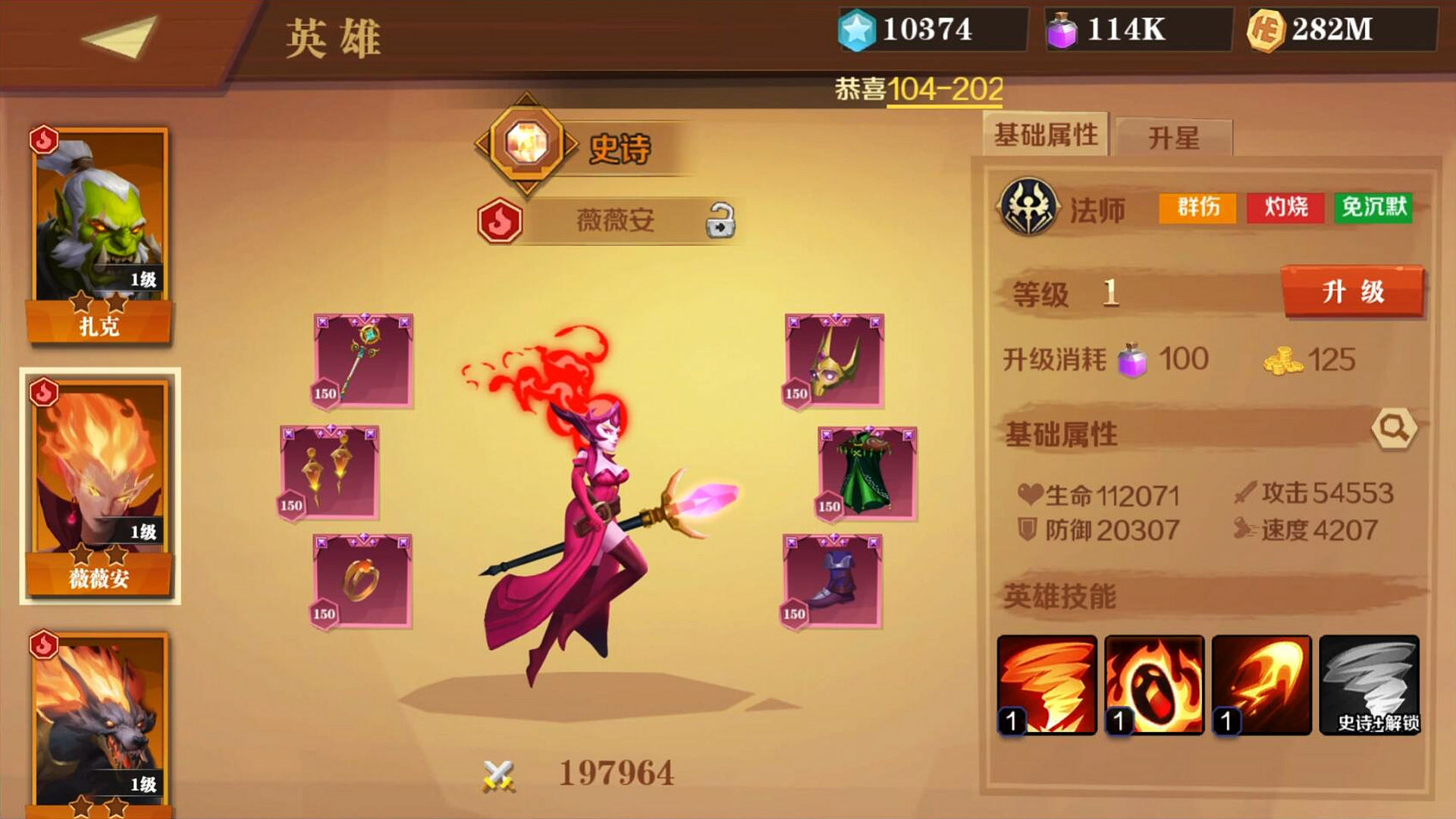The image size is (1456, 819).
Task: Open the purple potion currency icon
Action: point(1061,29)
